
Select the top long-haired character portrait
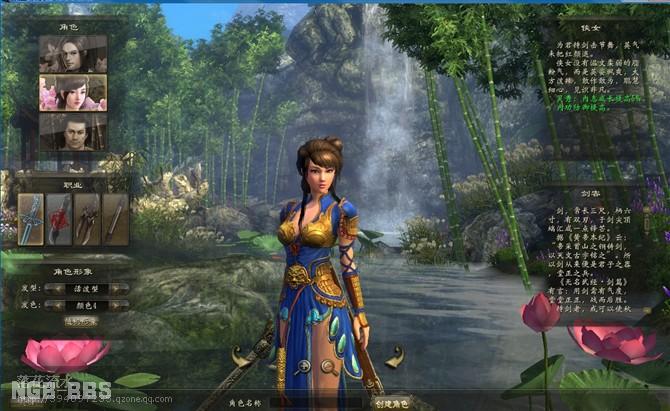[73, 54]
